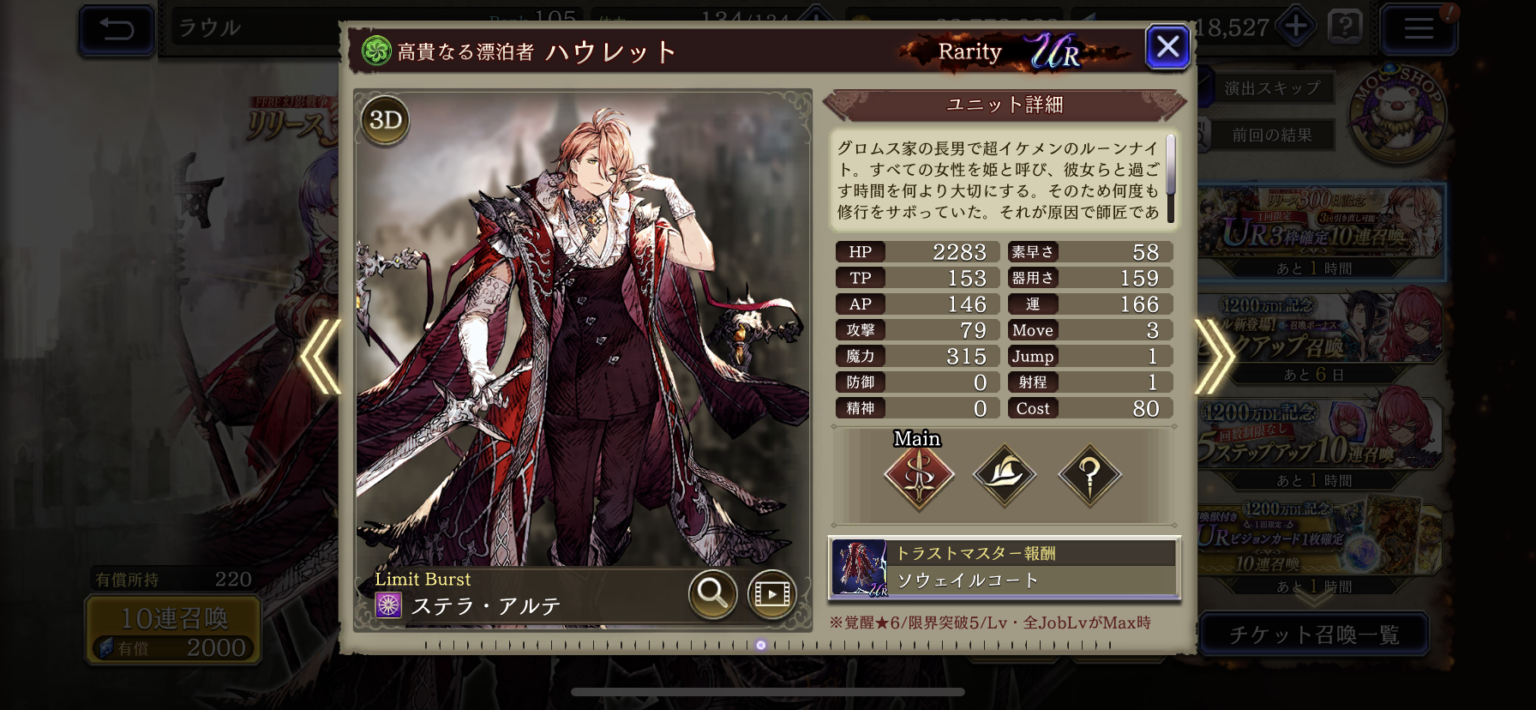The width and height of the screenshot is (1536, 710).
Task: Close the unit detail popup
Action: pos(1167,46)
